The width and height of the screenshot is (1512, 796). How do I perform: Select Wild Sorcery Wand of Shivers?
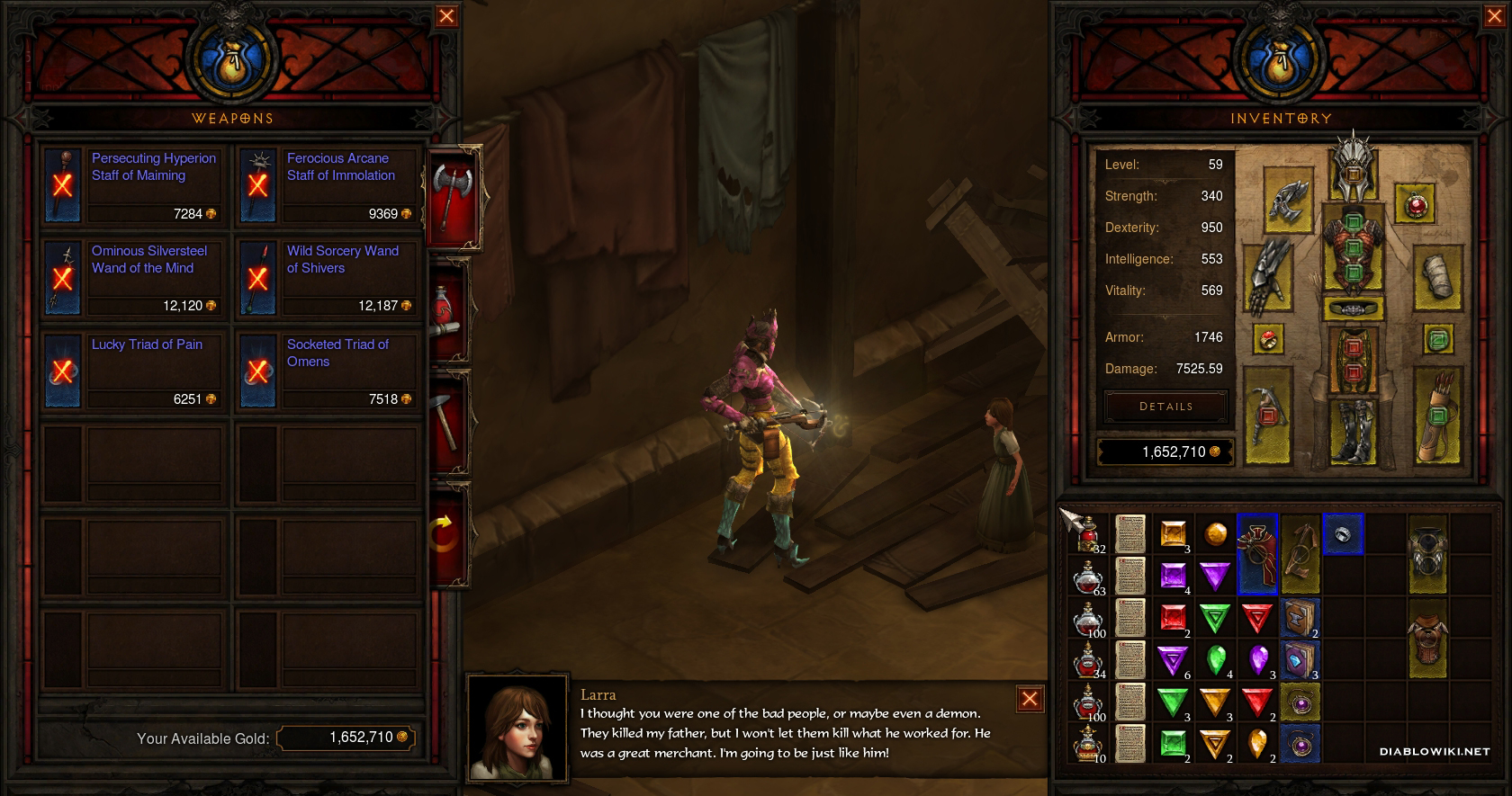click(x=327, y=278)
